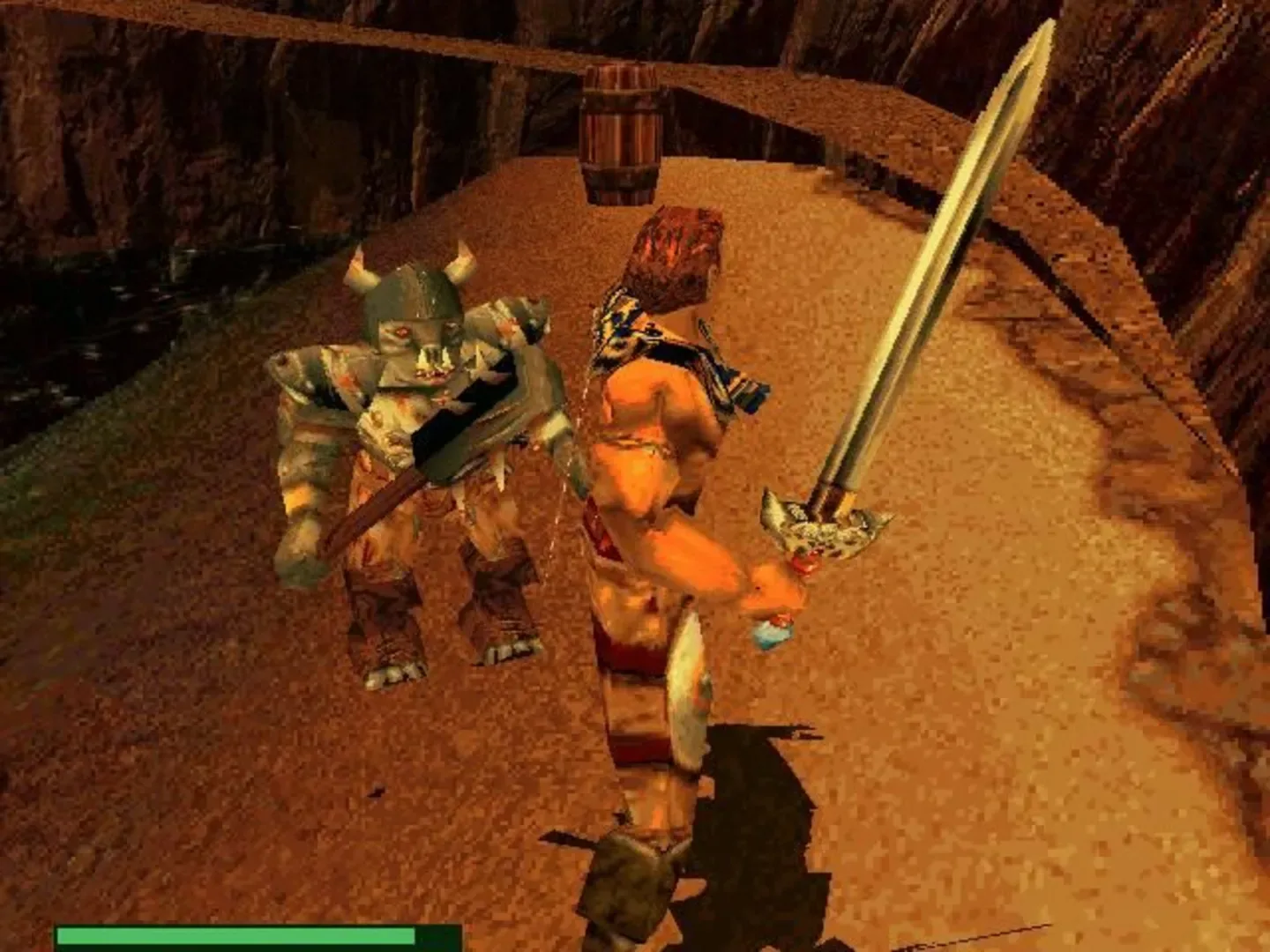Click the blue gem on the sword pommel

tap(769, 632)
